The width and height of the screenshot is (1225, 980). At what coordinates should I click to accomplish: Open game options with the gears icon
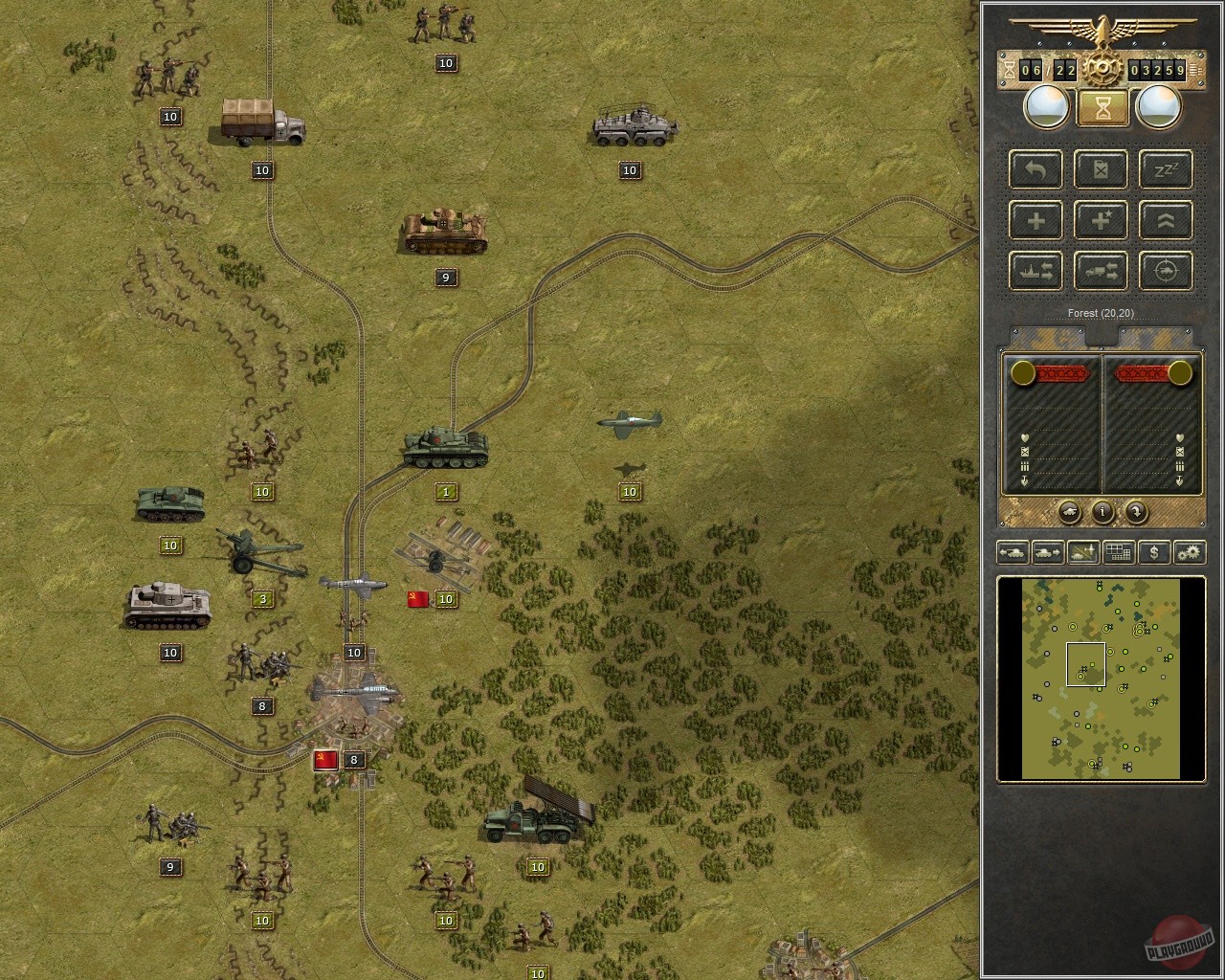[x=1190, y=552]
